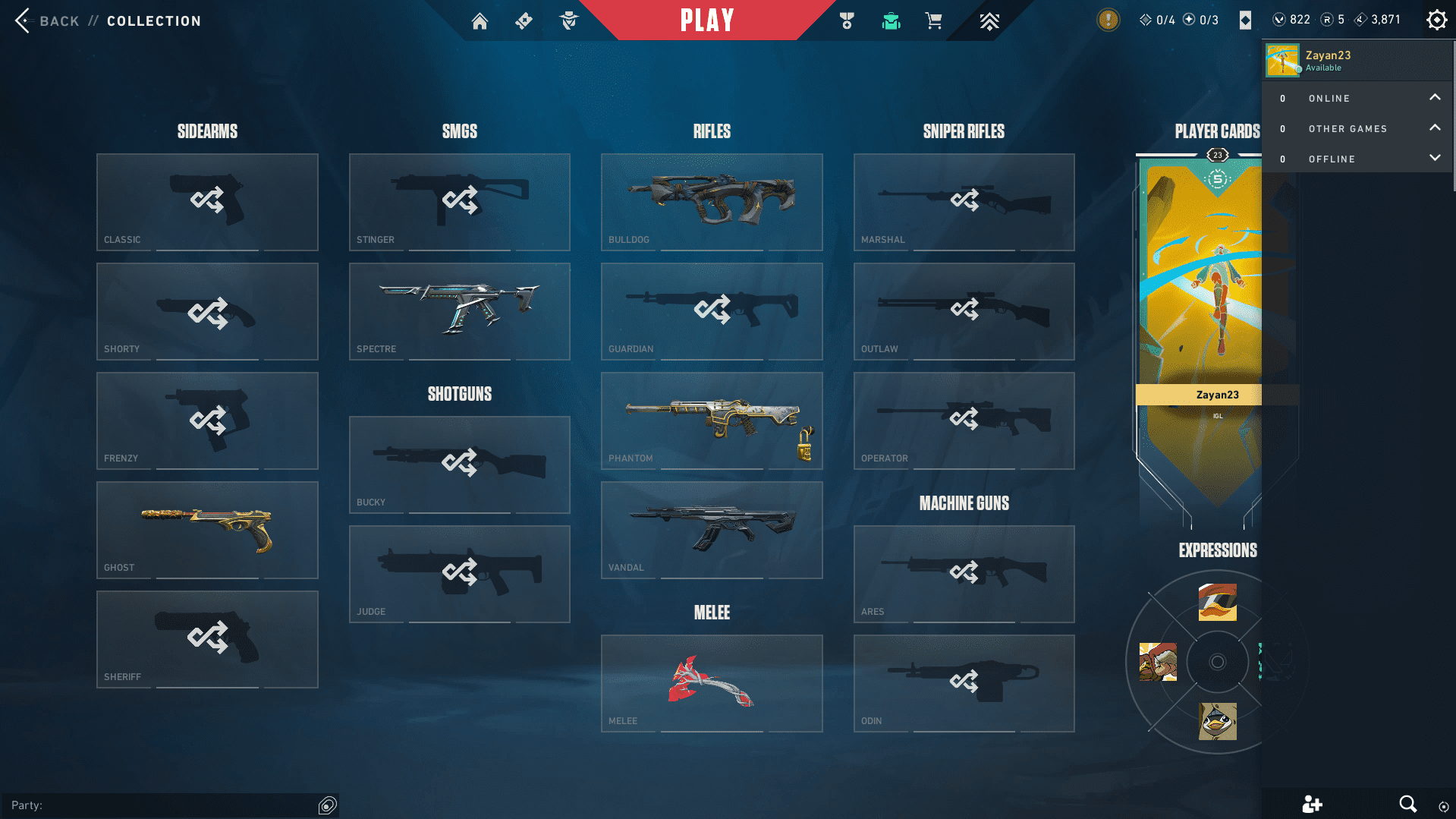Expand the Offline friends section
The image size is (1456, 819).
1435,158
